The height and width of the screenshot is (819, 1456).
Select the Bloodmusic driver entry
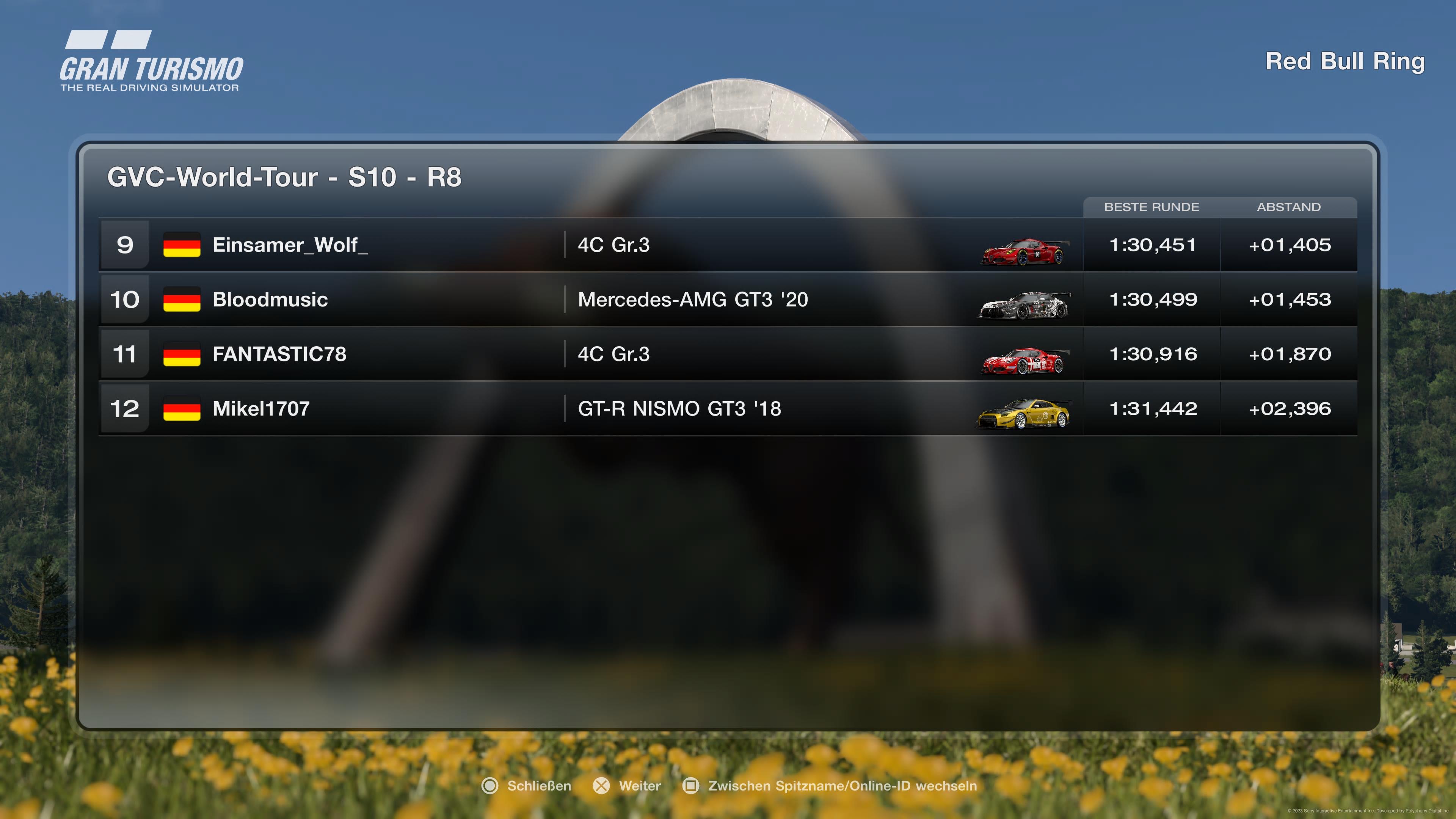pos(270,300)
